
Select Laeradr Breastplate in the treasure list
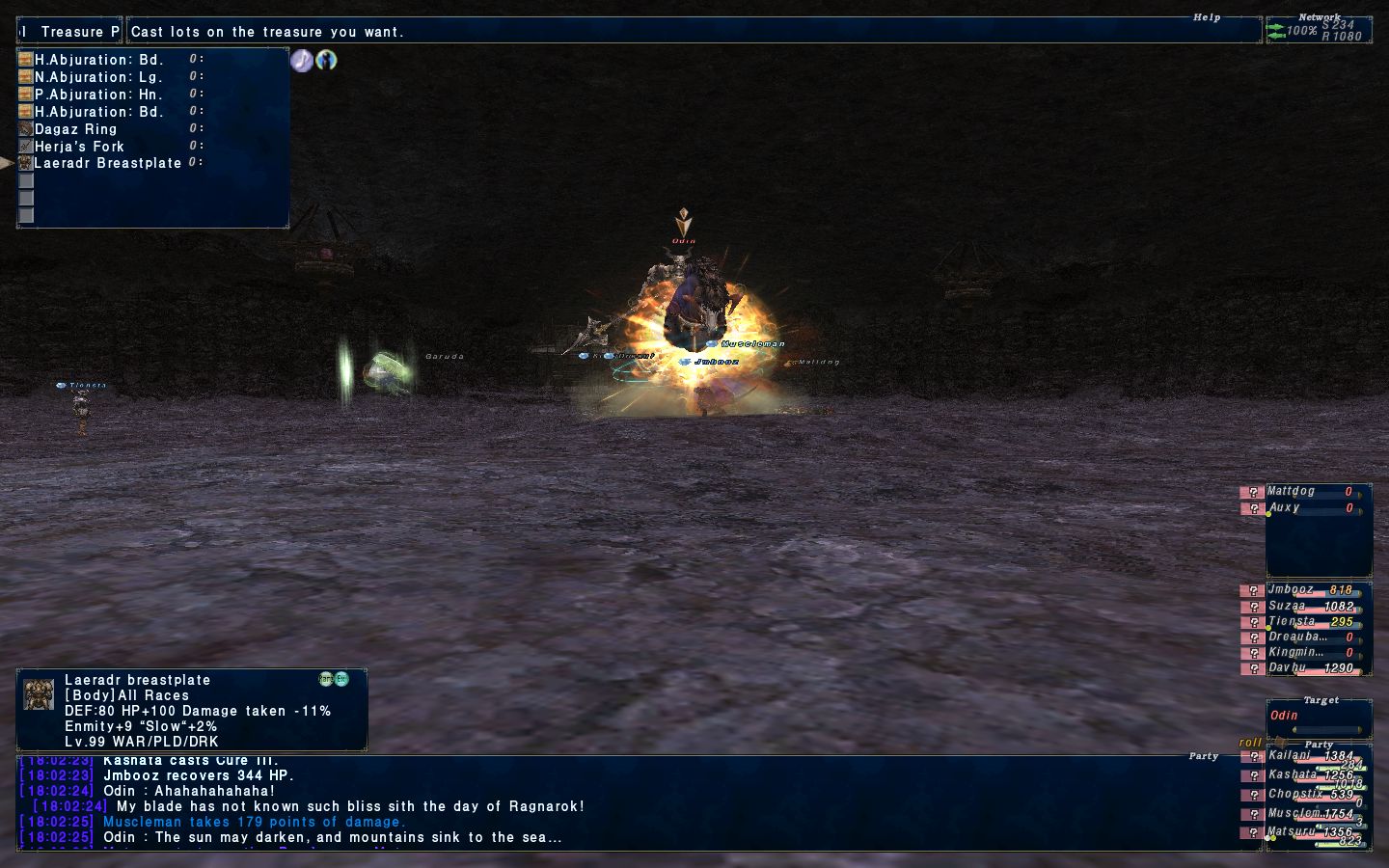coord(107,163)
